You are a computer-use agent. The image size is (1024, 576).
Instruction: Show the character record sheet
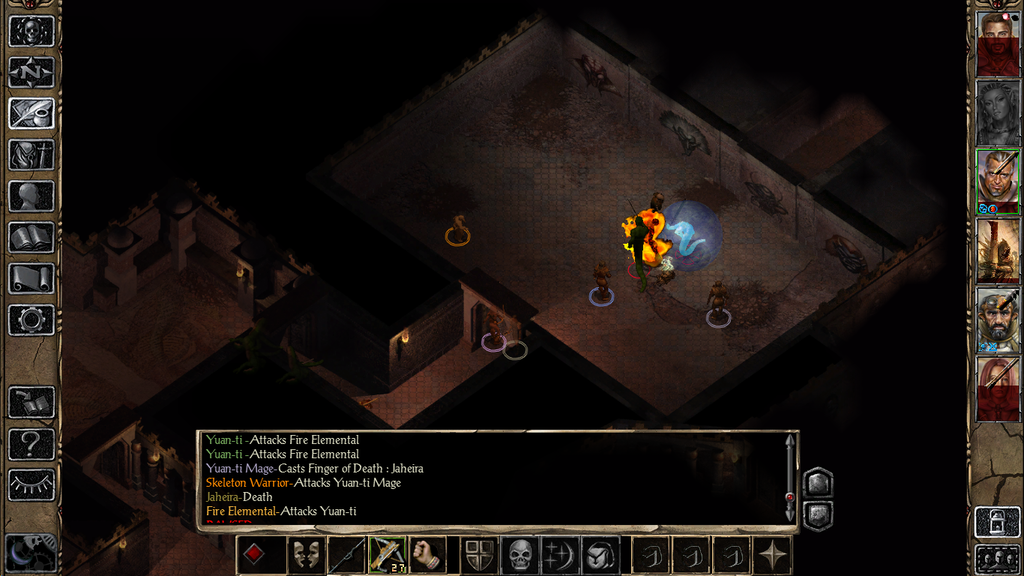[x=31, y=196]
